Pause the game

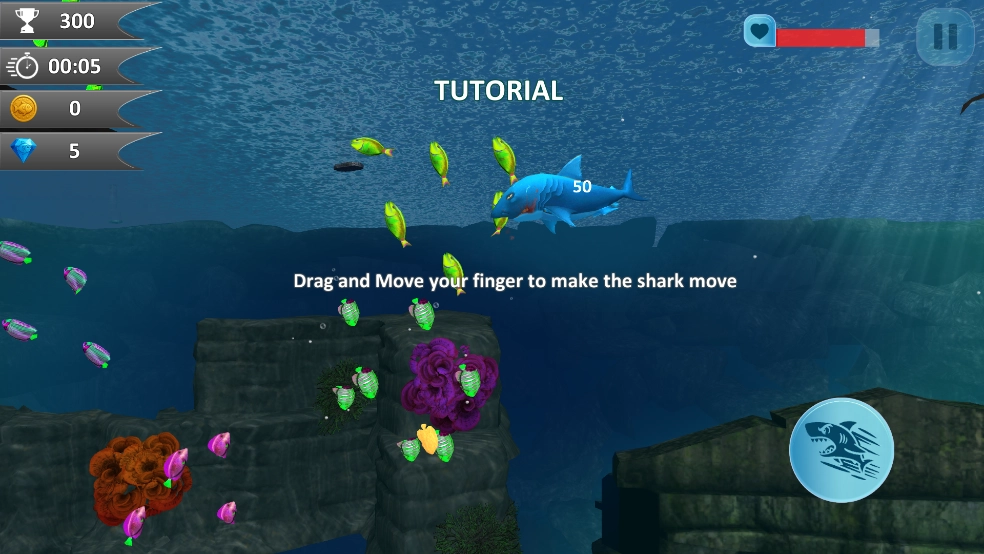tap(944, 37)
